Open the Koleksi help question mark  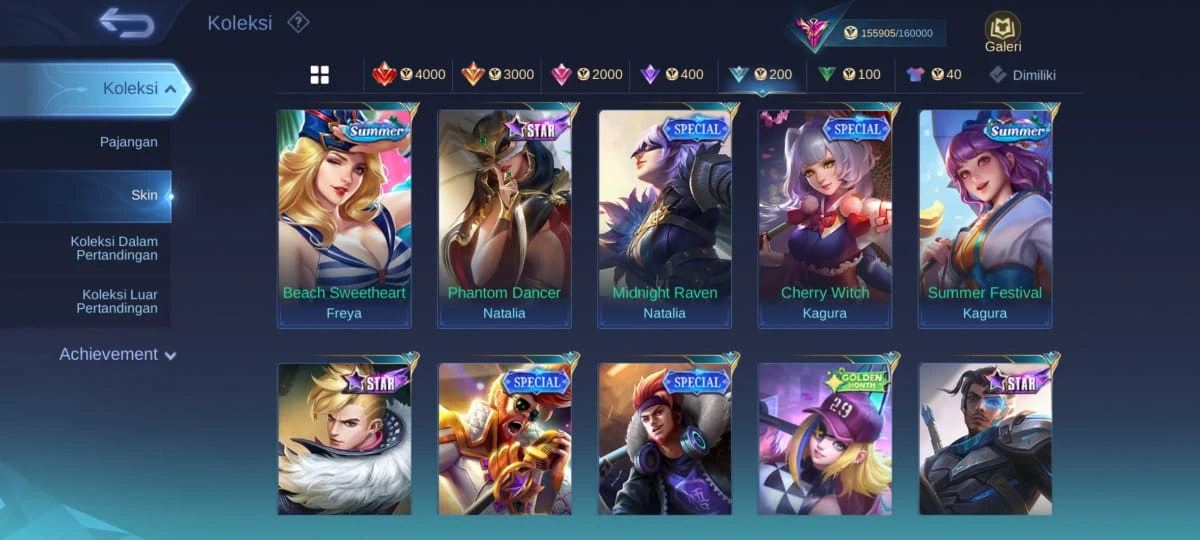(298, 22)
